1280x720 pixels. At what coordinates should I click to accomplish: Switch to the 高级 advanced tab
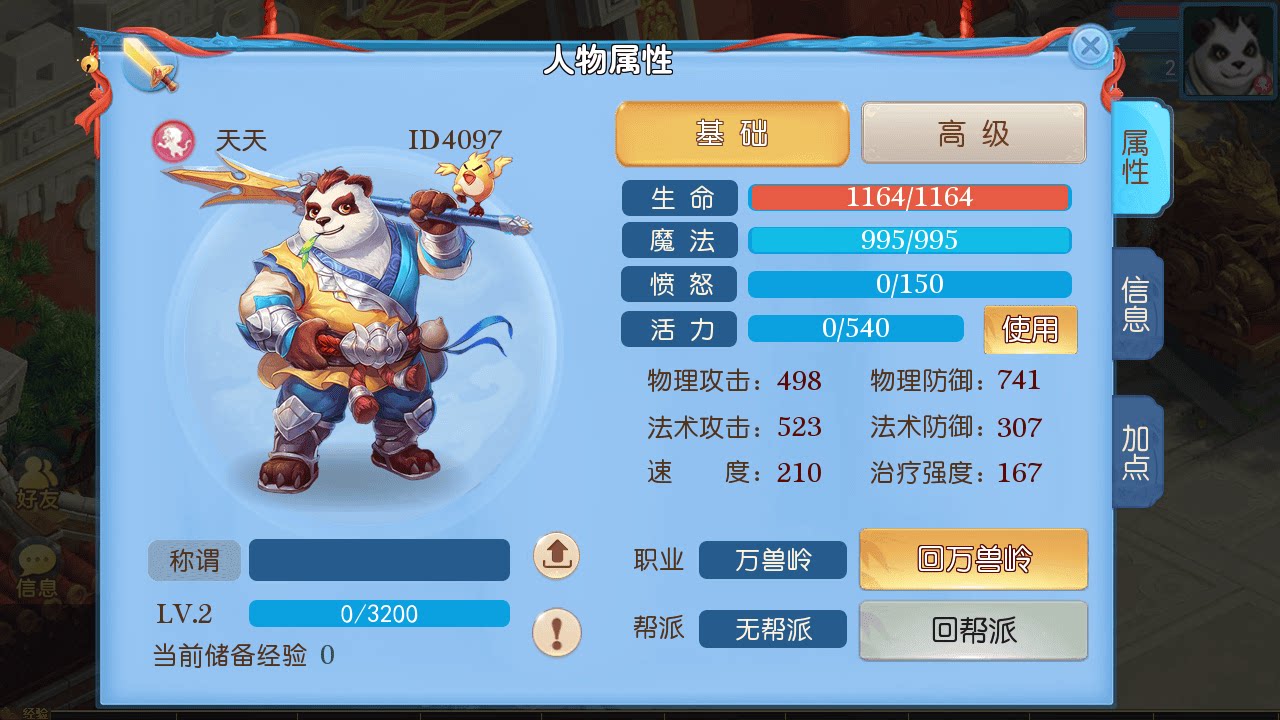point(973,133)
